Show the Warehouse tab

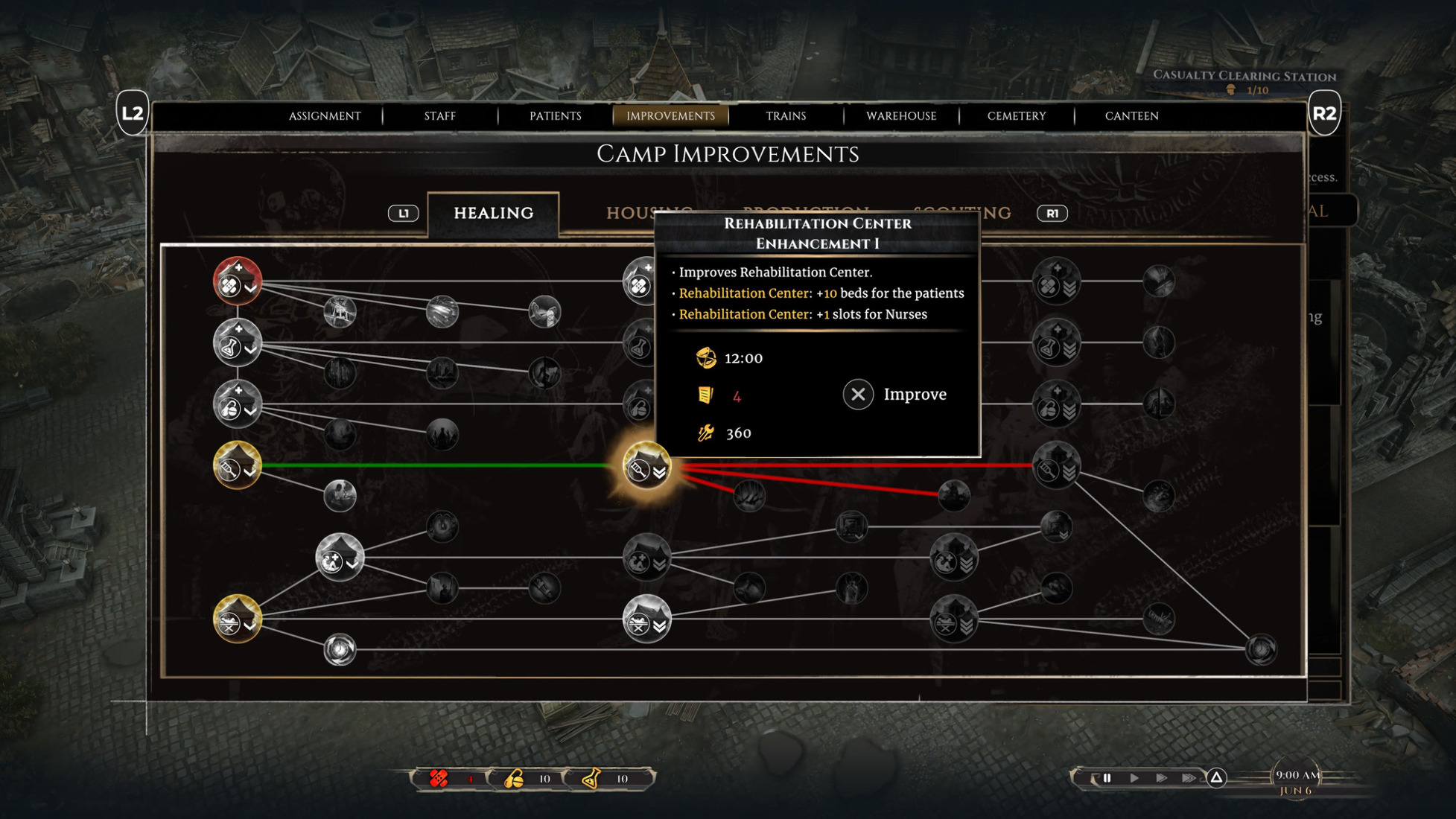click(x=901, y=116)
